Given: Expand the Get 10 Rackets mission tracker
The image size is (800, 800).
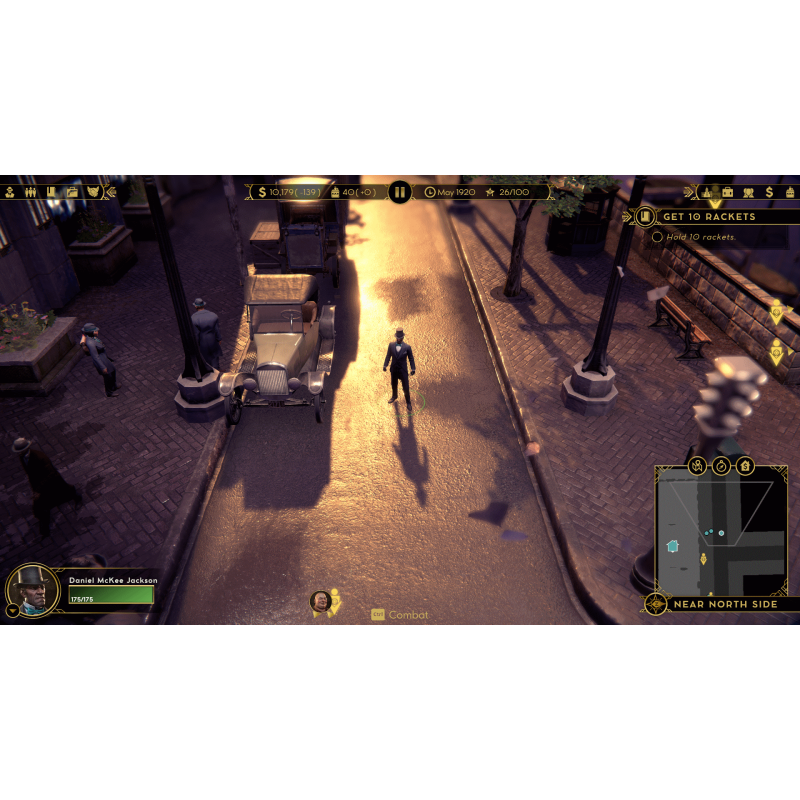Looking at the screenshot, I should click(645, 216).
